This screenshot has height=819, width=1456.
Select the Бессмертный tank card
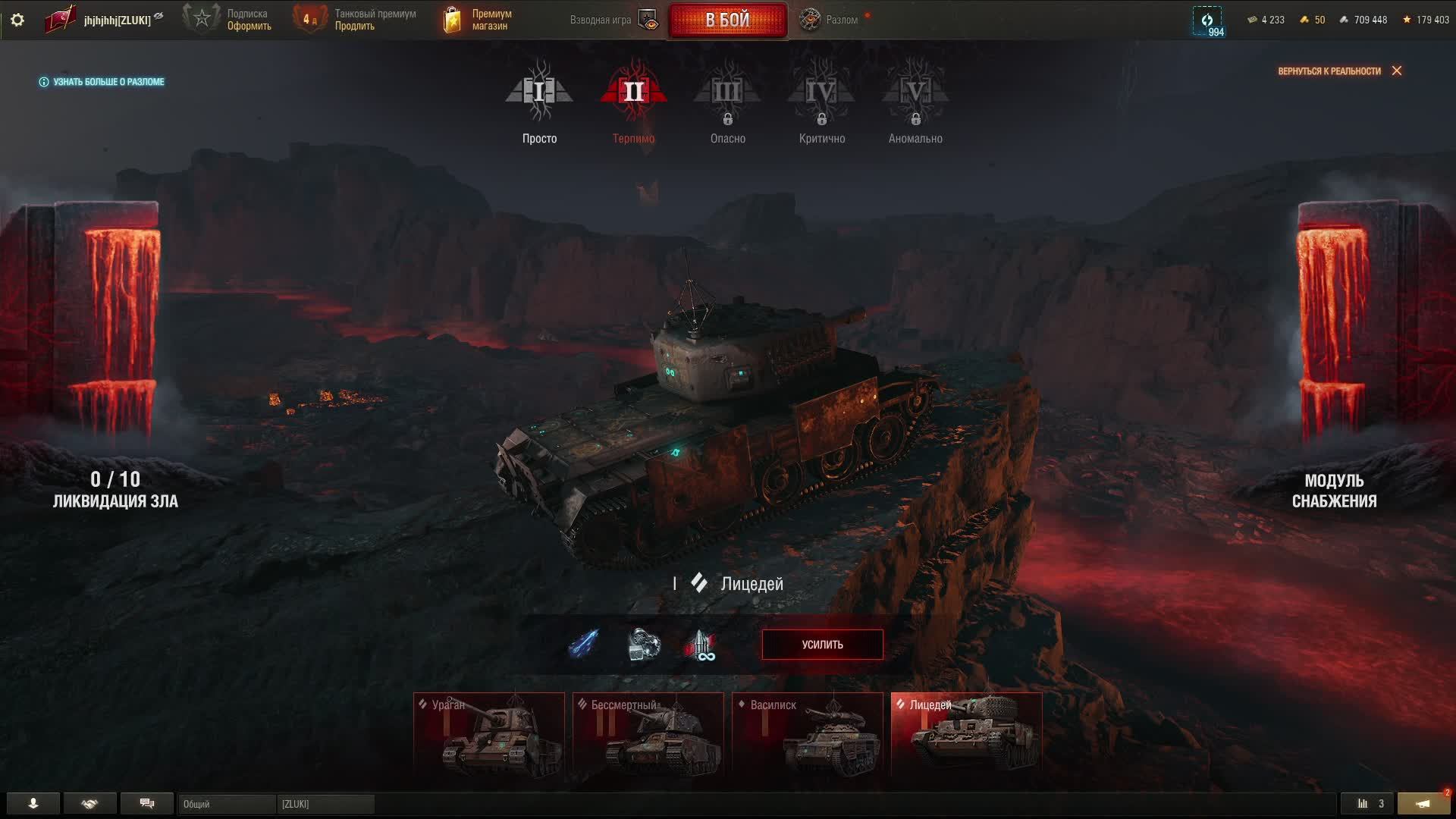click(x=648, y=736)
